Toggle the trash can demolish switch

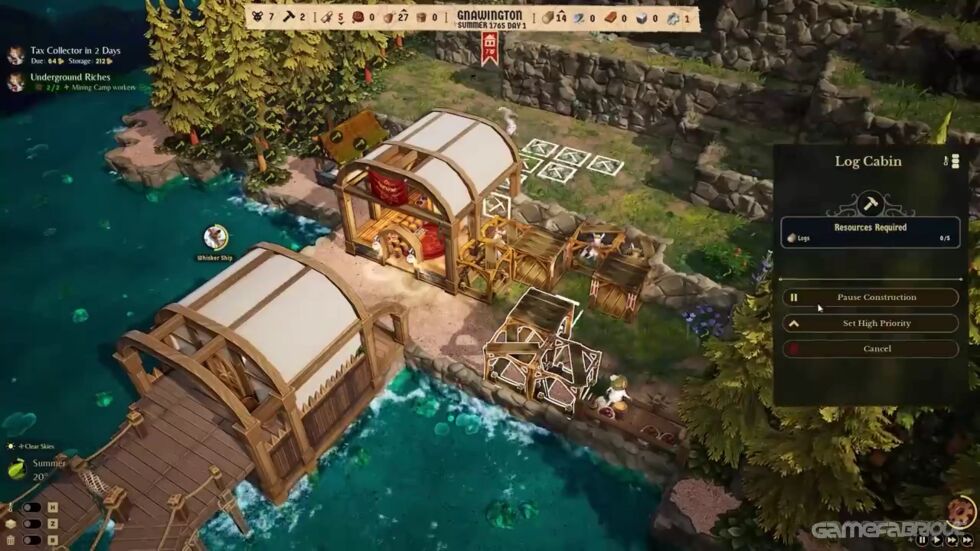(33, 540)
